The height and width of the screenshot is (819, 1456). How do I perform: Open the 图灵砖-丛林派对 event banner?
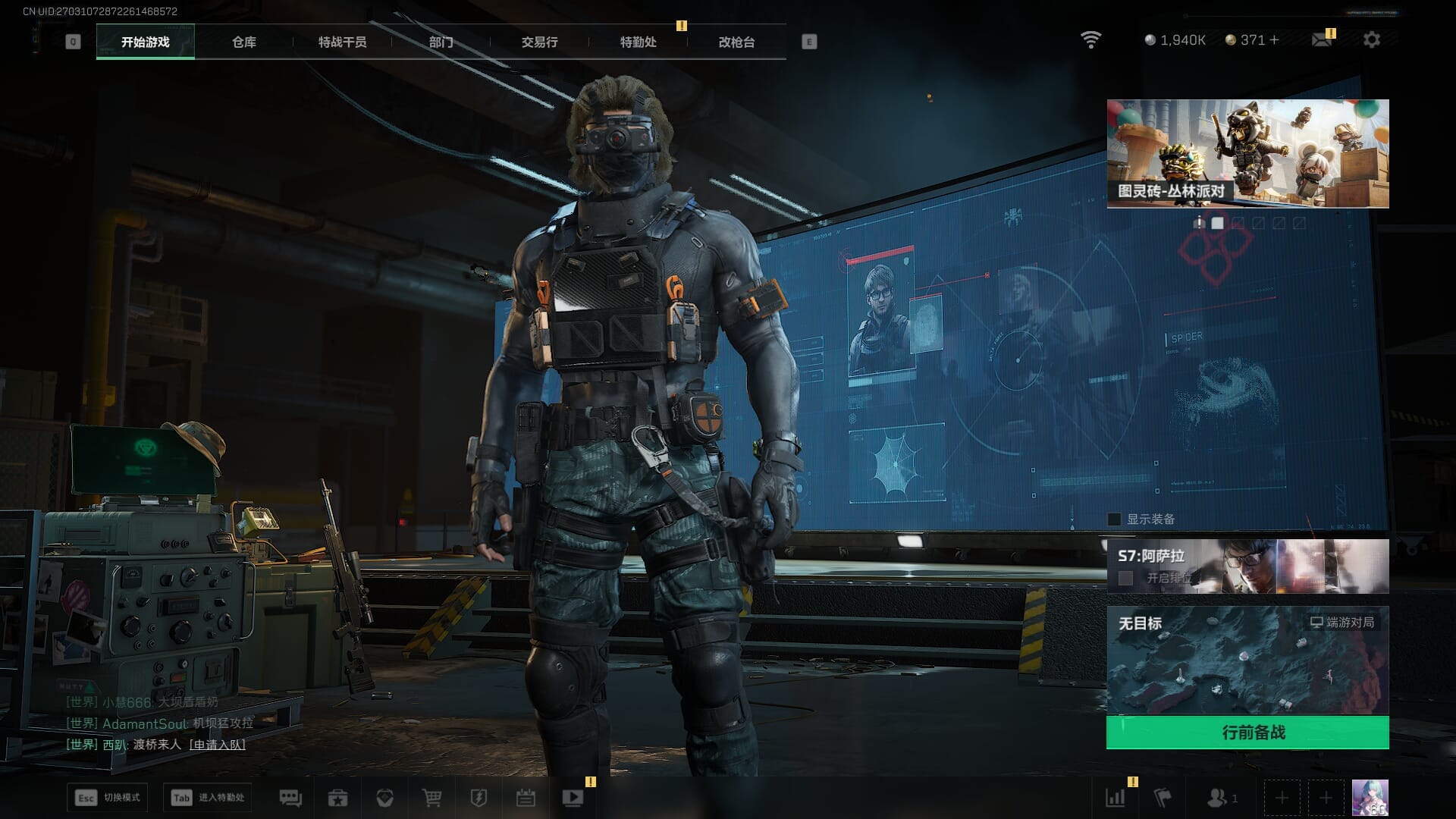[1247, 153]
